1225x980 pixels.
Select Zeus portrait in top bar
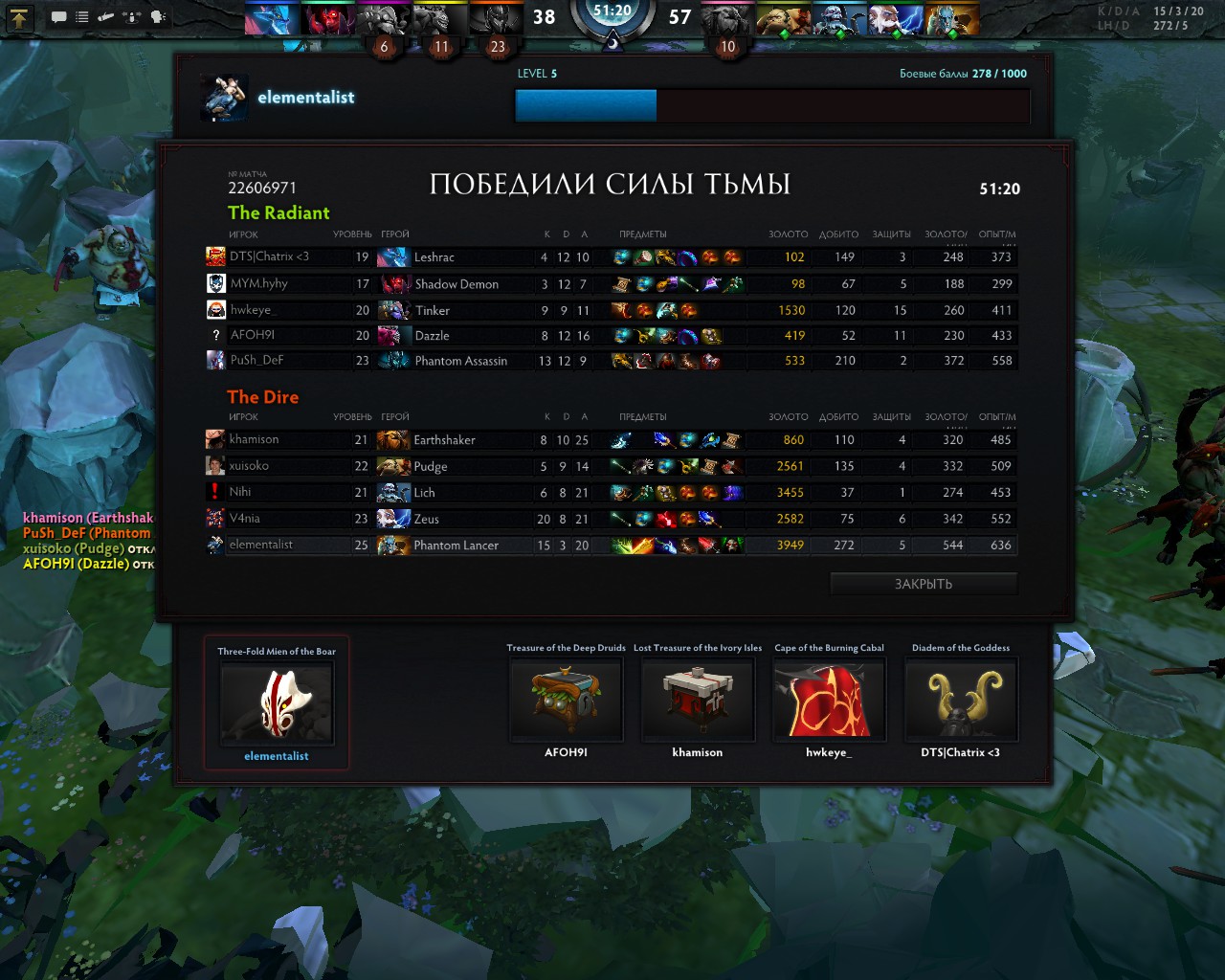point(895,19)
